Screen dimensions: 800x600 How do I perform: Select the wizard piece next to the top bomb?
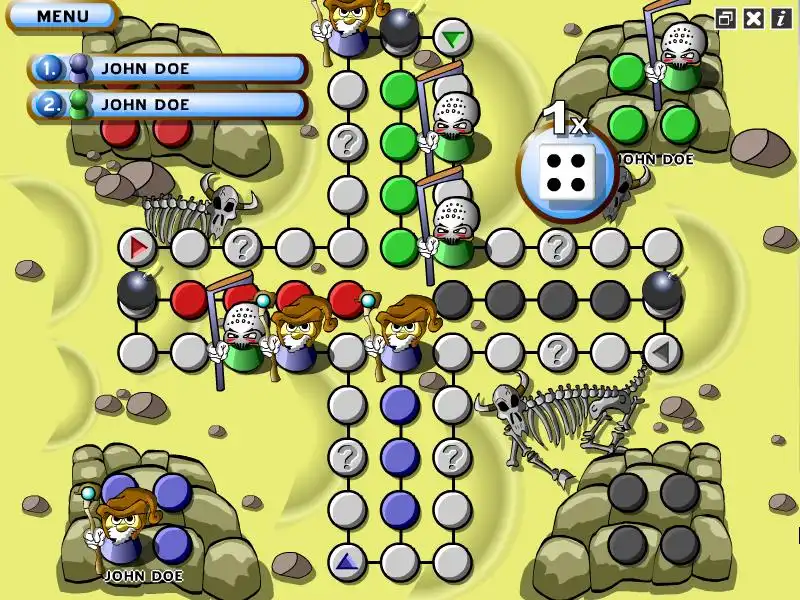coord(348,28)
